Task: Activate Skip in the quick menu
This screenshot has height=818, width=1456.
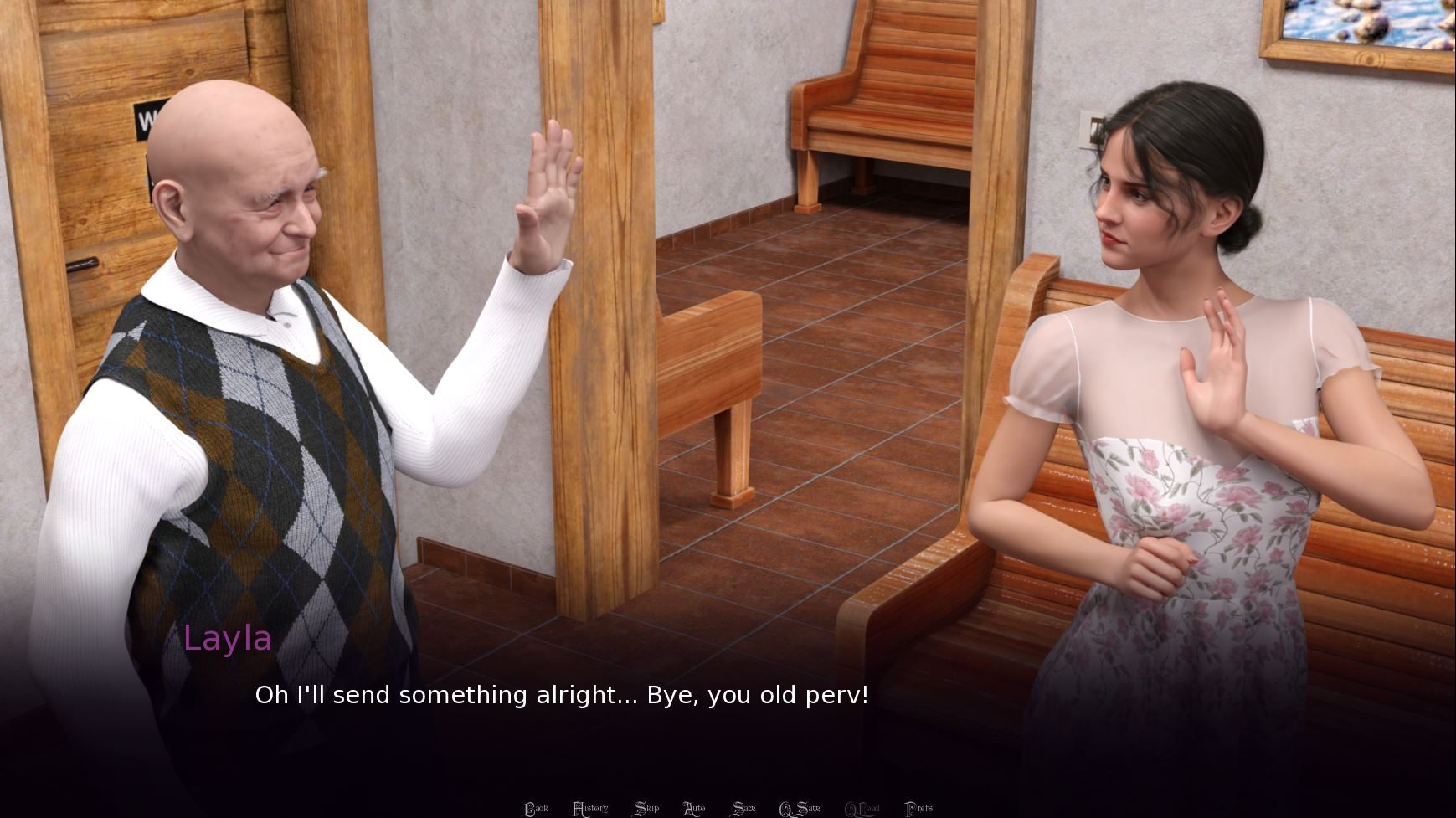Action: click(646, 808)
